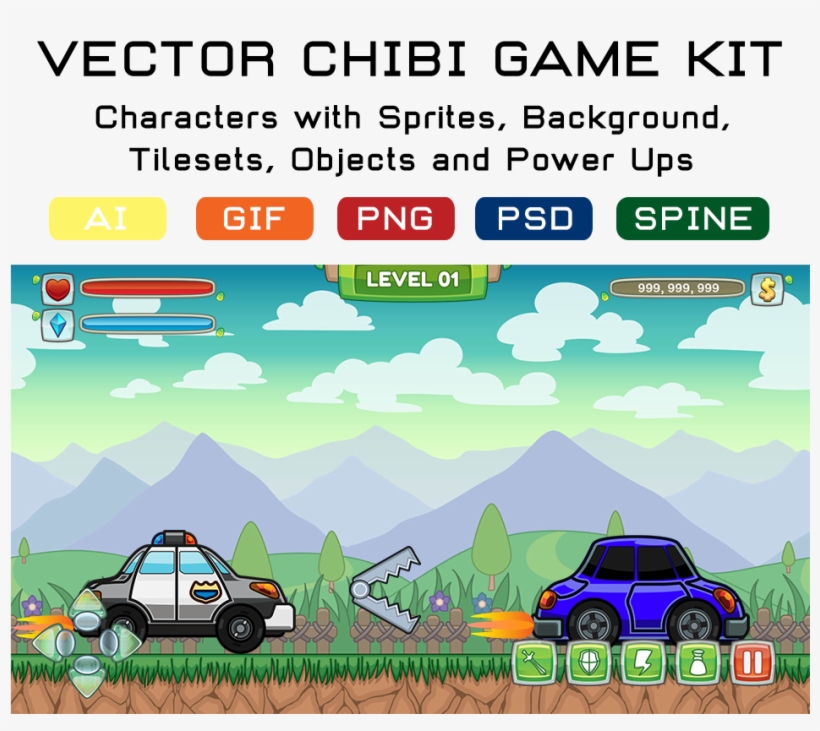Viewport: 820px width, 731px height.
Task: Select the orange GIF format badge
Action: tap(254, 219)
